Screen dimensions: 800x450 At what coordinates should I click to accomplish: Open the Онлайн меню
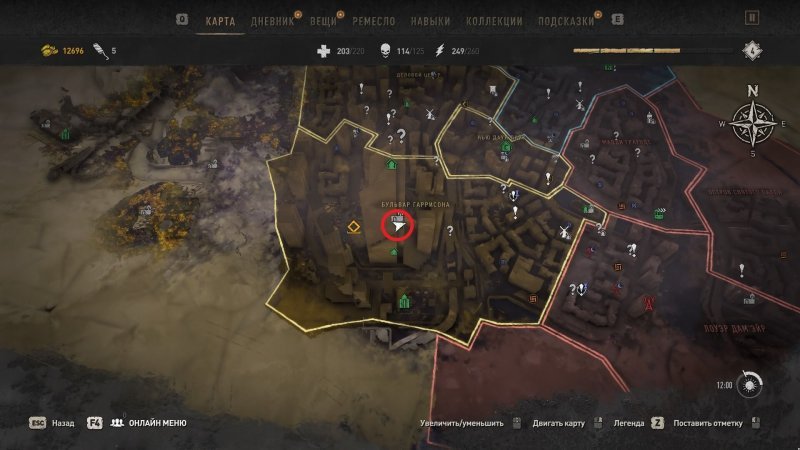[149, 423]
